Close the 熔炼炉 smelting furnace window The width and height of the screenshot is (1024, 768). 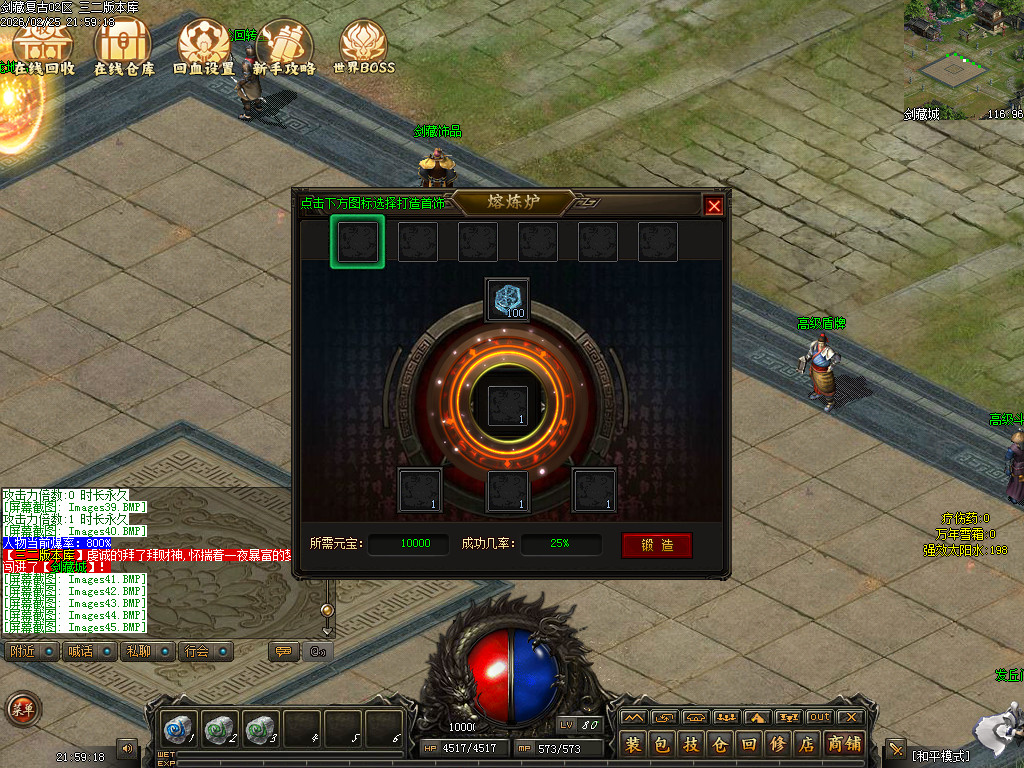713,206
